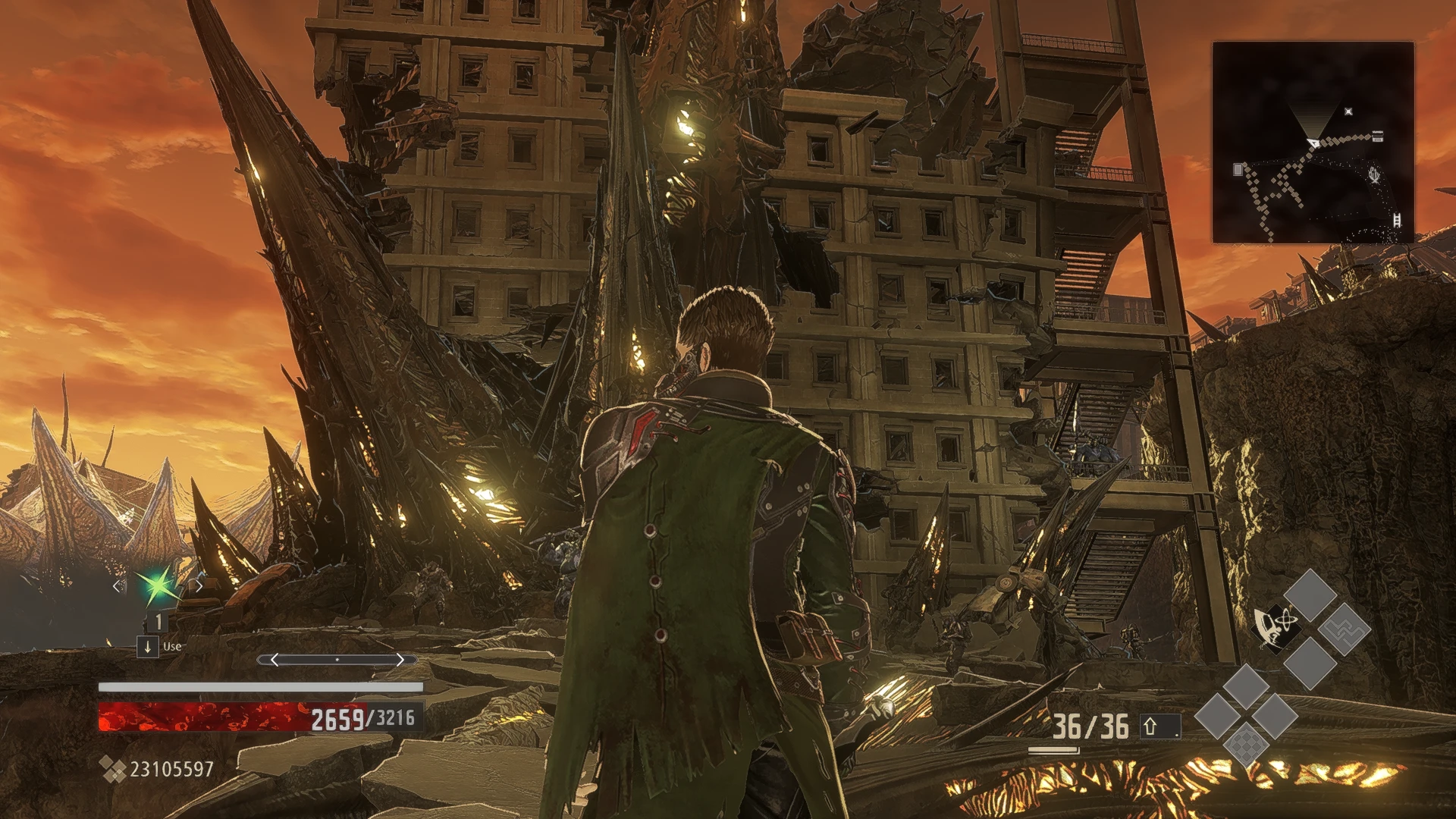This screenshot has height=819, width=1456.
Task: Select the gift diamond with the zigzag pattern
Action: click(x=1344, y=629)
